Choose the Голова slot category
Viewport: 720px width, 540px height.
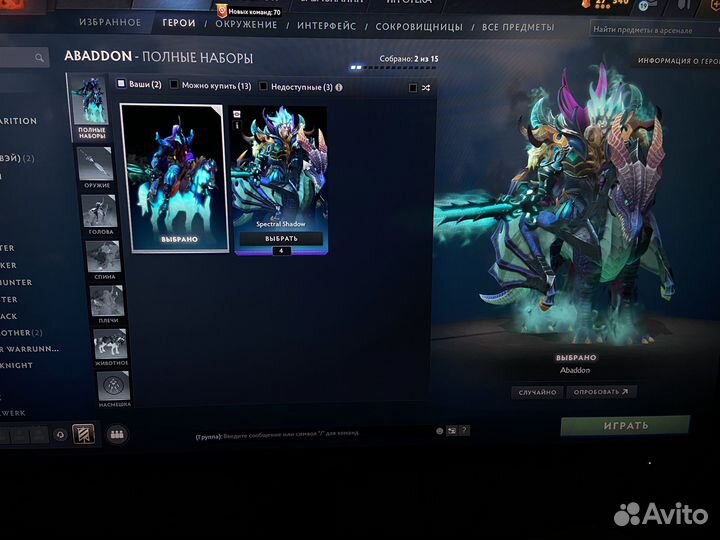100,212
